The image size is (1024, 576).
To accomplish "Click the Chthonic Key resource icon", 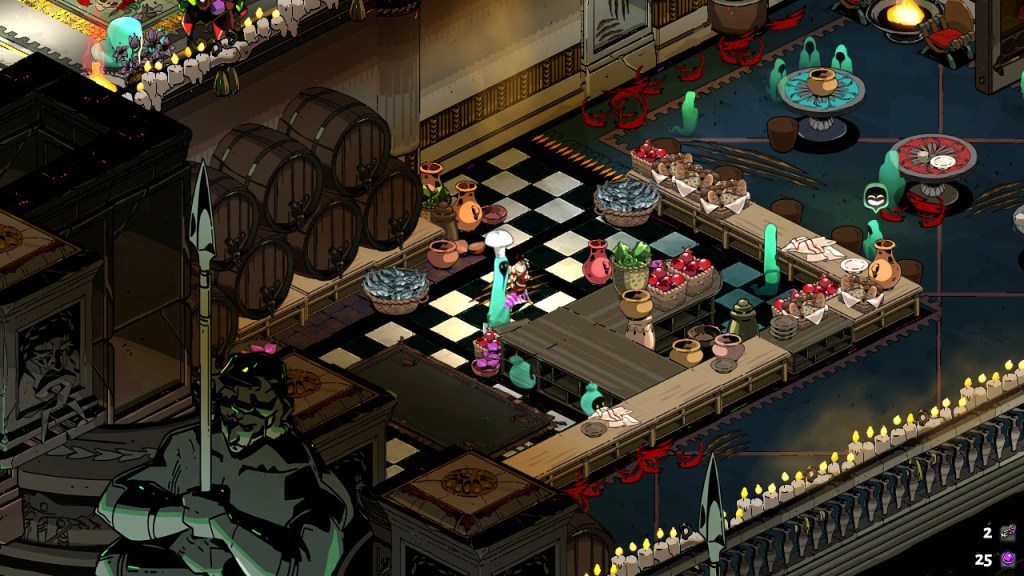I will [1008, 535].
